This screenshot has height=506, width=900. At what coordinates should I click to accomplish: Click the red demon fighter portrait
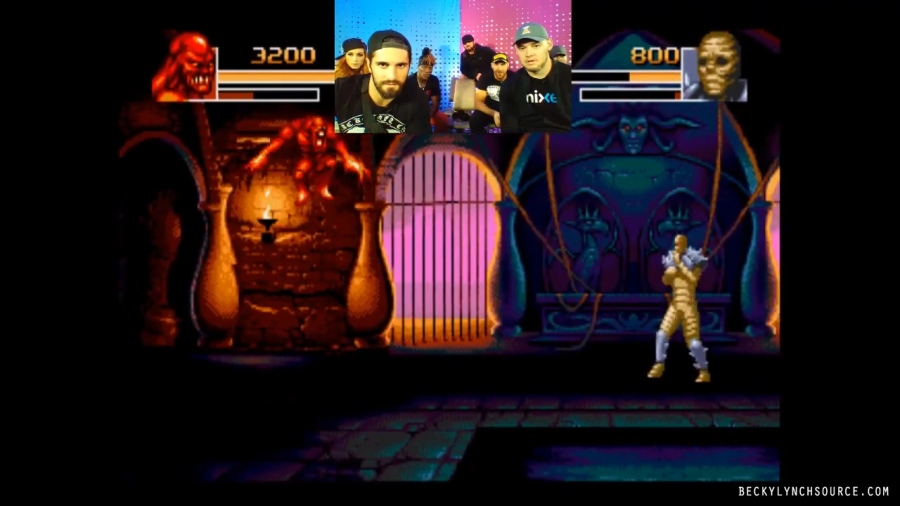tap(184, 67)
